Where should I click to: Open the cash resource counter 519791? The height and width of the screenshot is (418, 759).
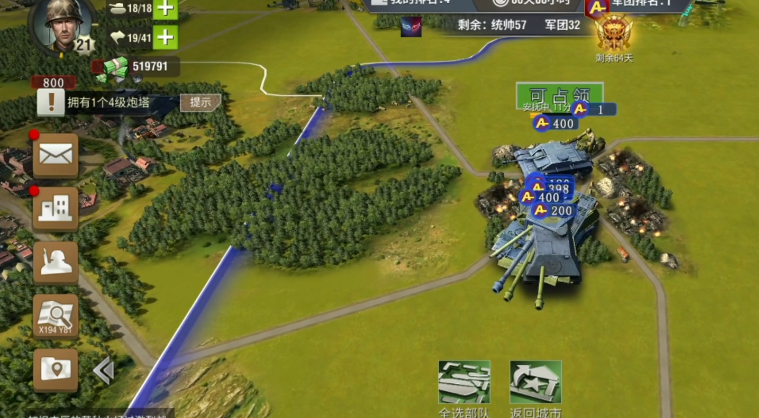(x=140, y=67)
